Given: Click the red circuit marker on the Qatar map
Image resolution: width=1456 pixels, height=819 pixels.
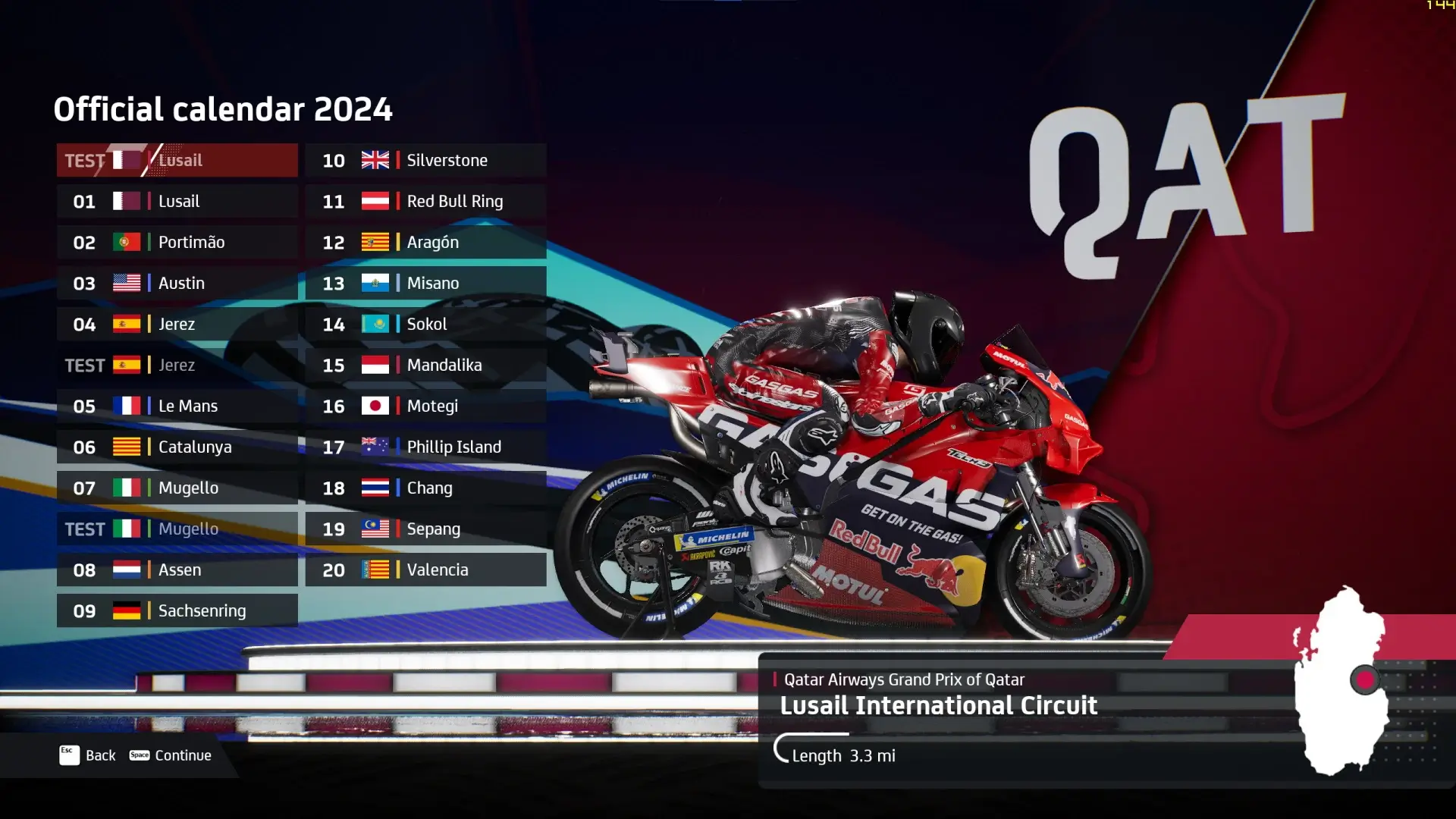Looking at the screenshot, I should click(x=1367, y=680).
